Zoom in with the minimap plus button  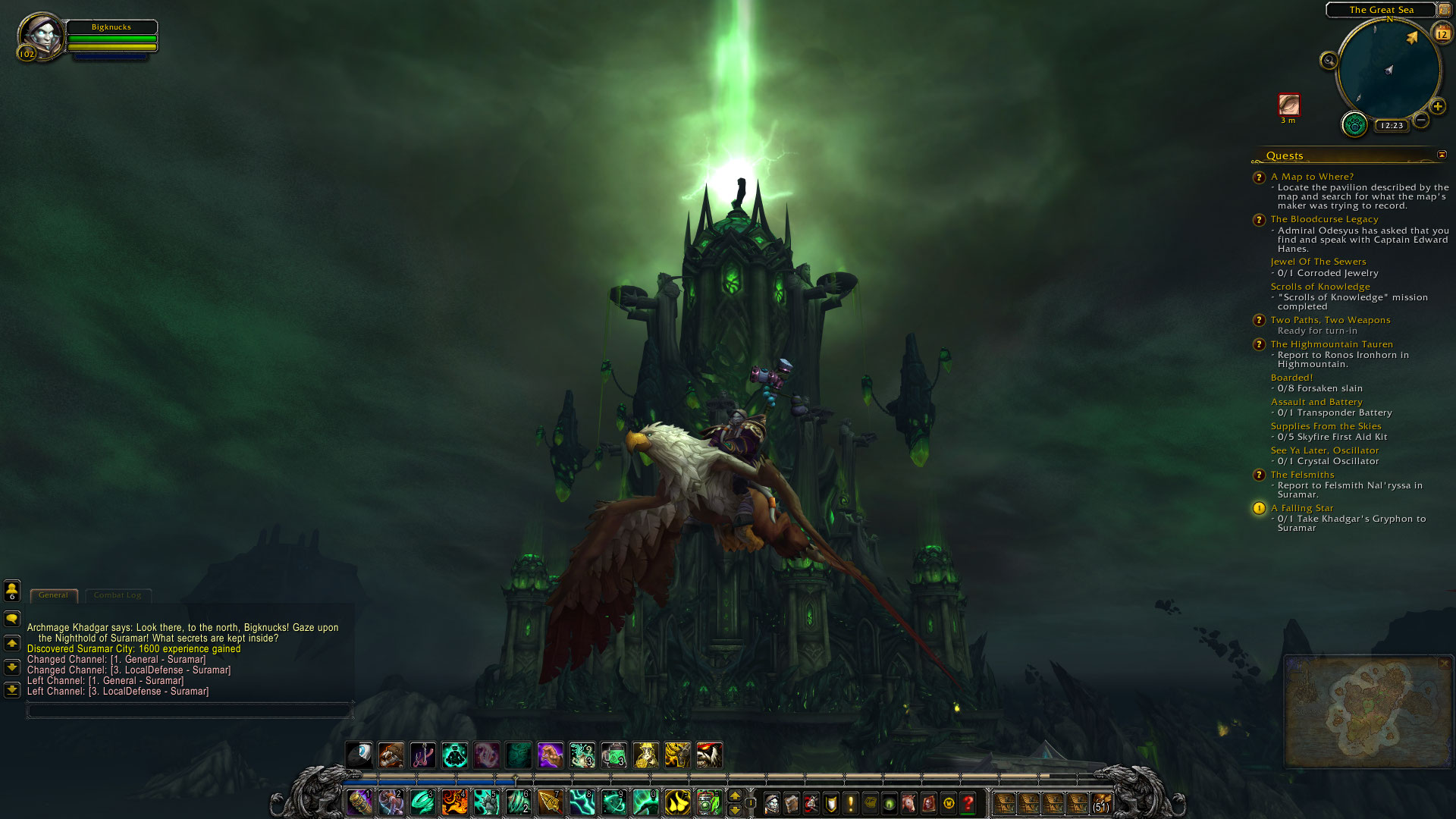coord(1436,107)
